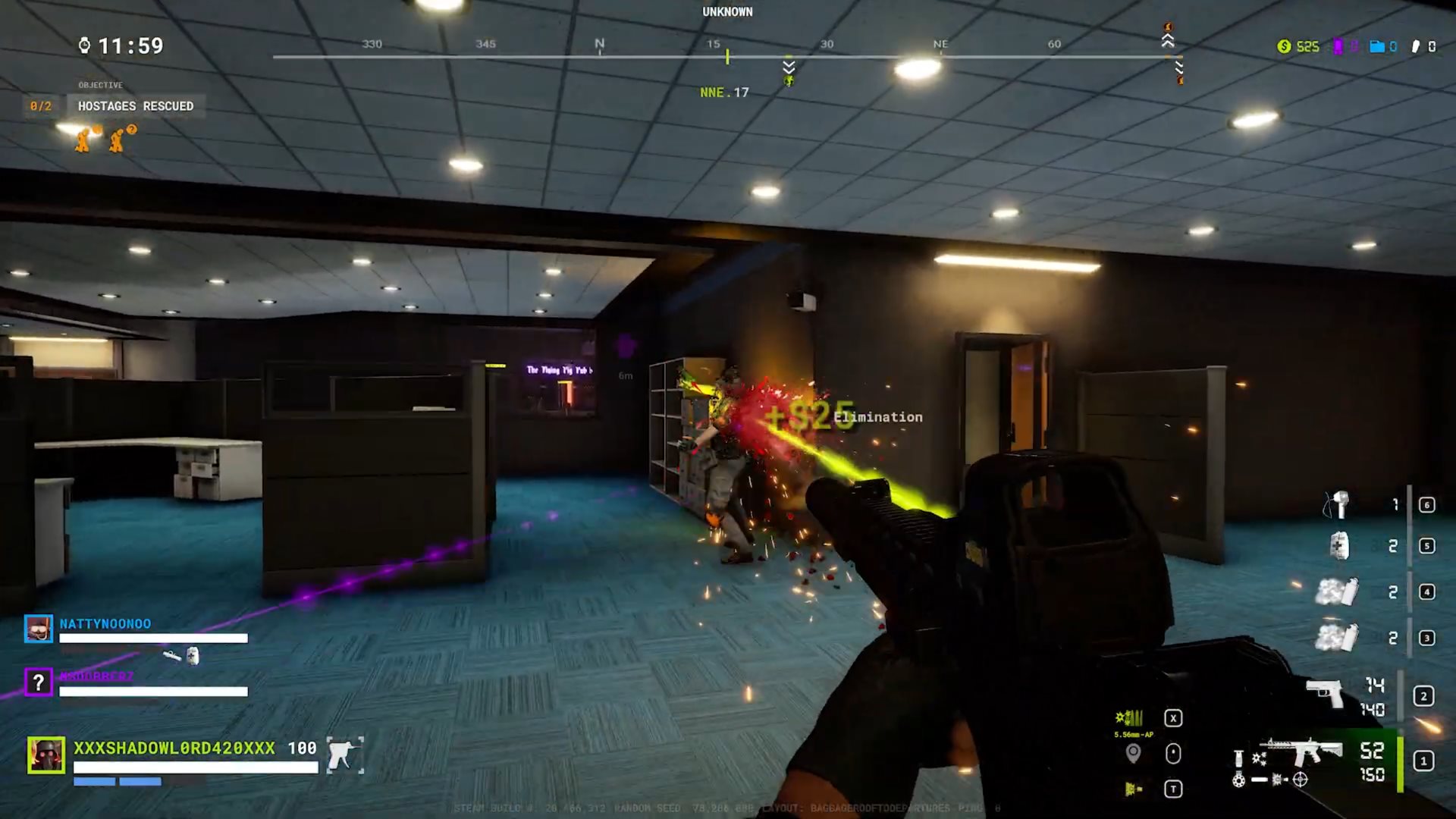Select the HOSTAGES RESCUED objective entry

(x=135, y=106)
